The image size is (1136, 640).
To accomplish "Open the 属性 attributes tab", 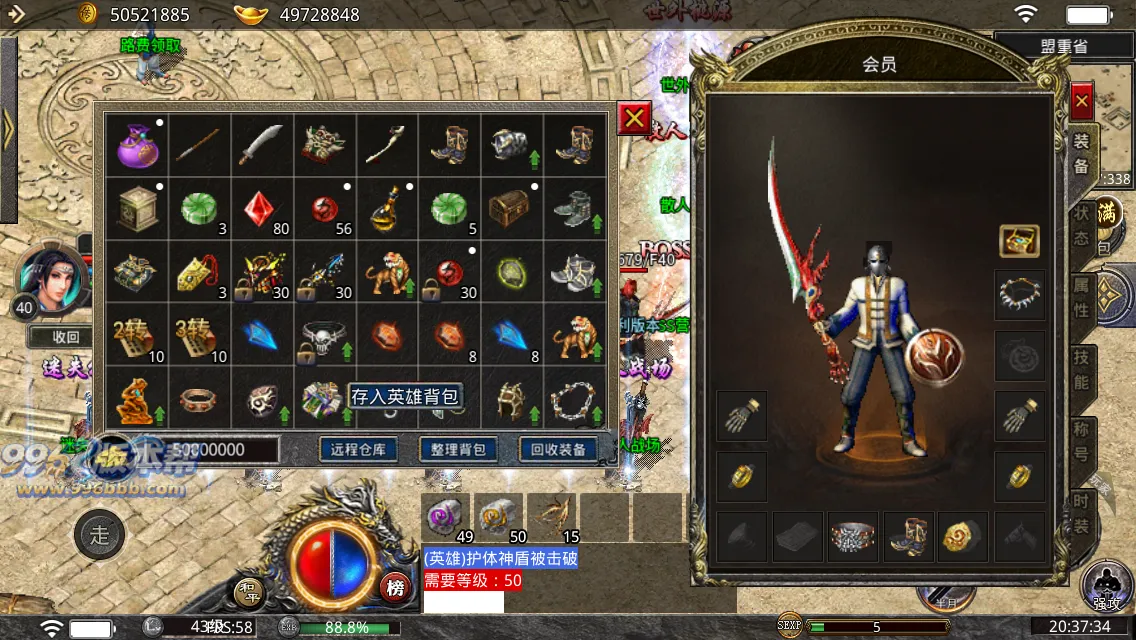I will [1081, 297].
